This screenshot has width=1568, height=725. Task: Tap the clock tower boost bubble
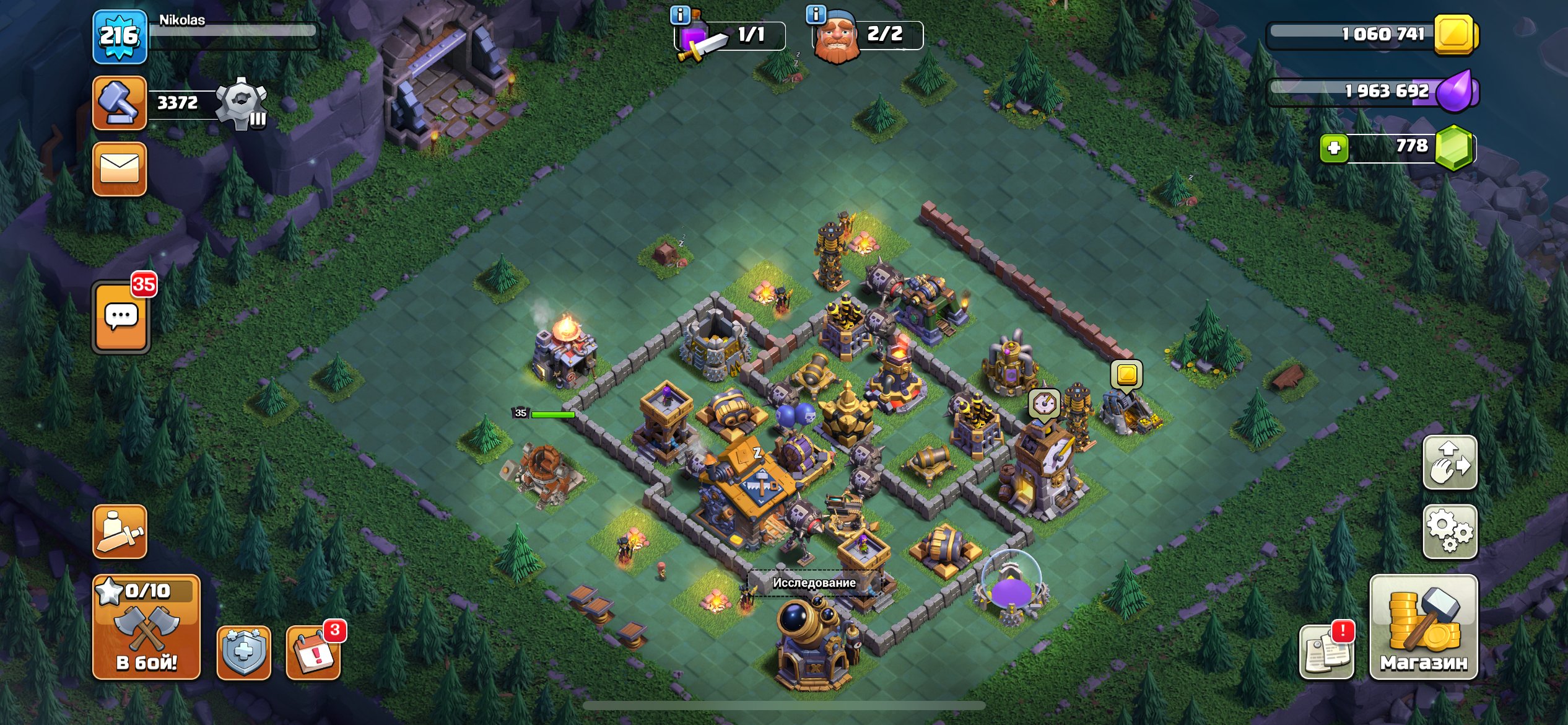click(1045, 405)
